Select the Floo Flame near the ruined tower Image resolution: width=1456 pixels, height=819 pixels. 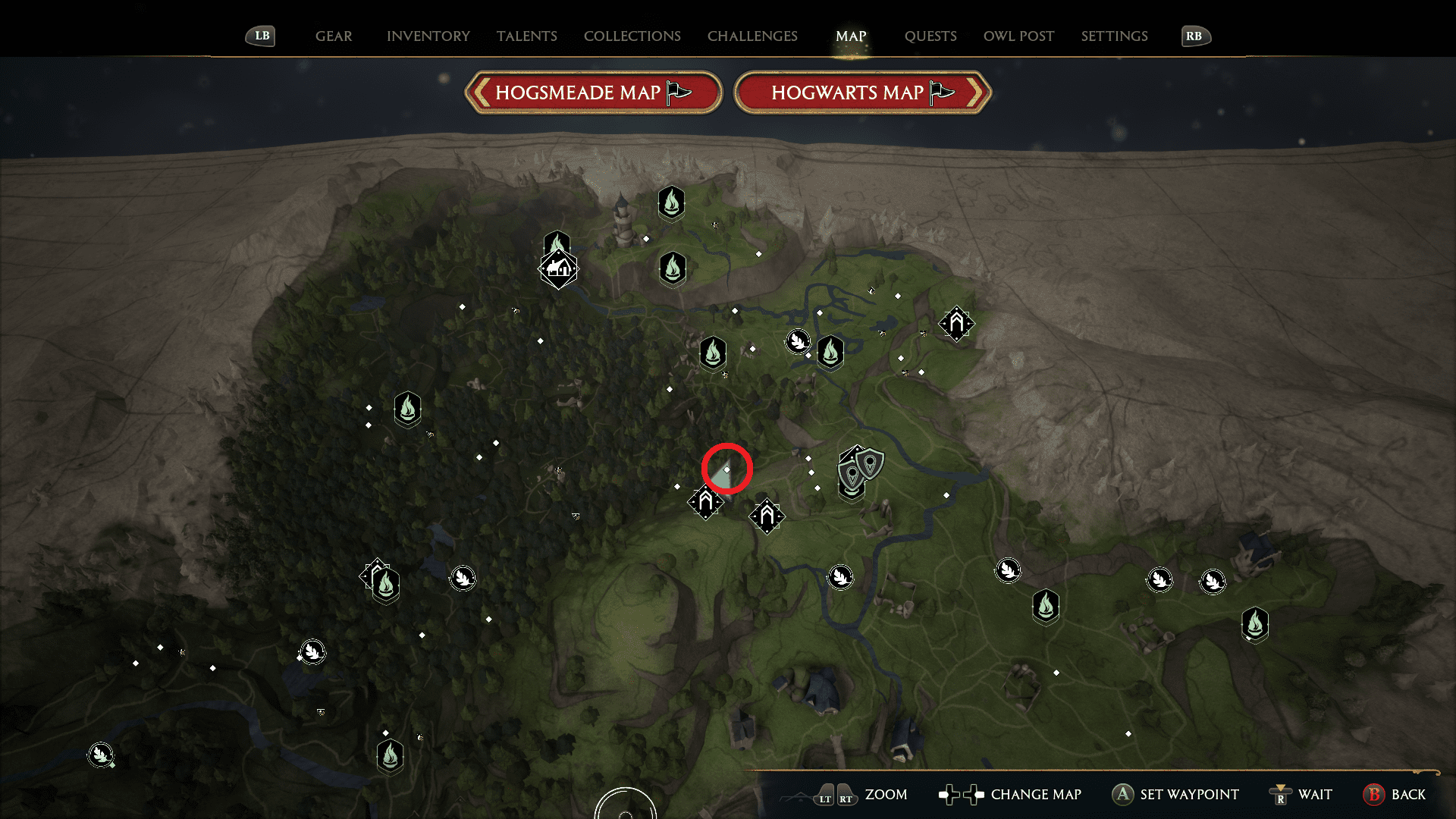pyautogui.click(x=672, y=203)
